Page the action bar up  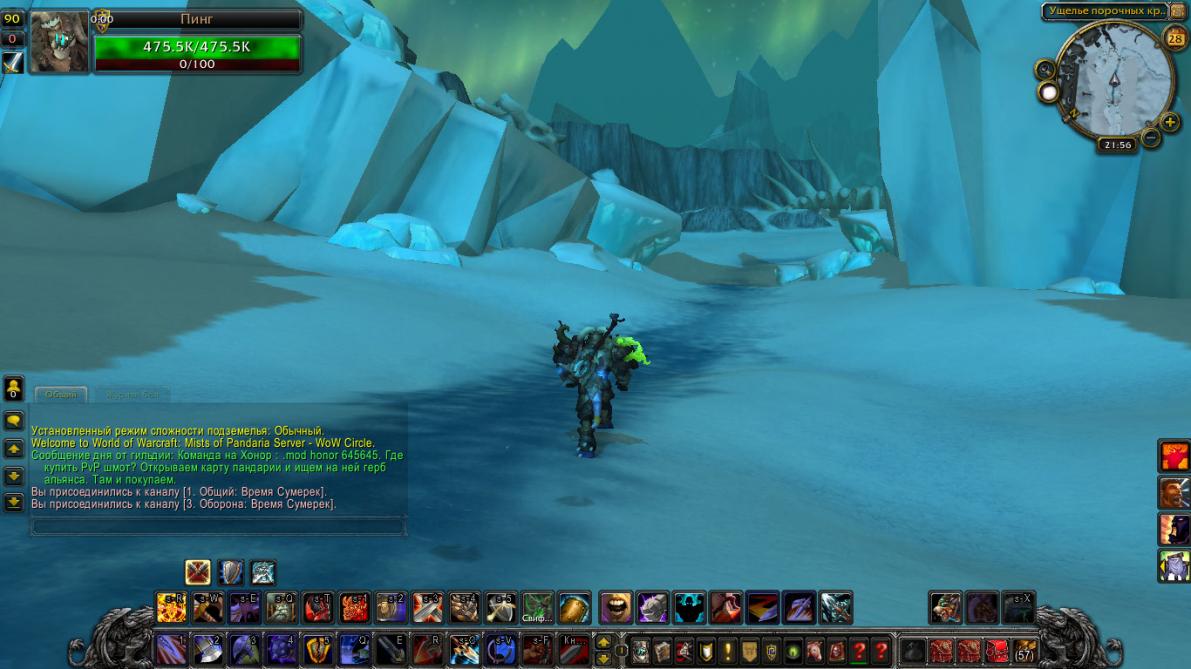603,641
